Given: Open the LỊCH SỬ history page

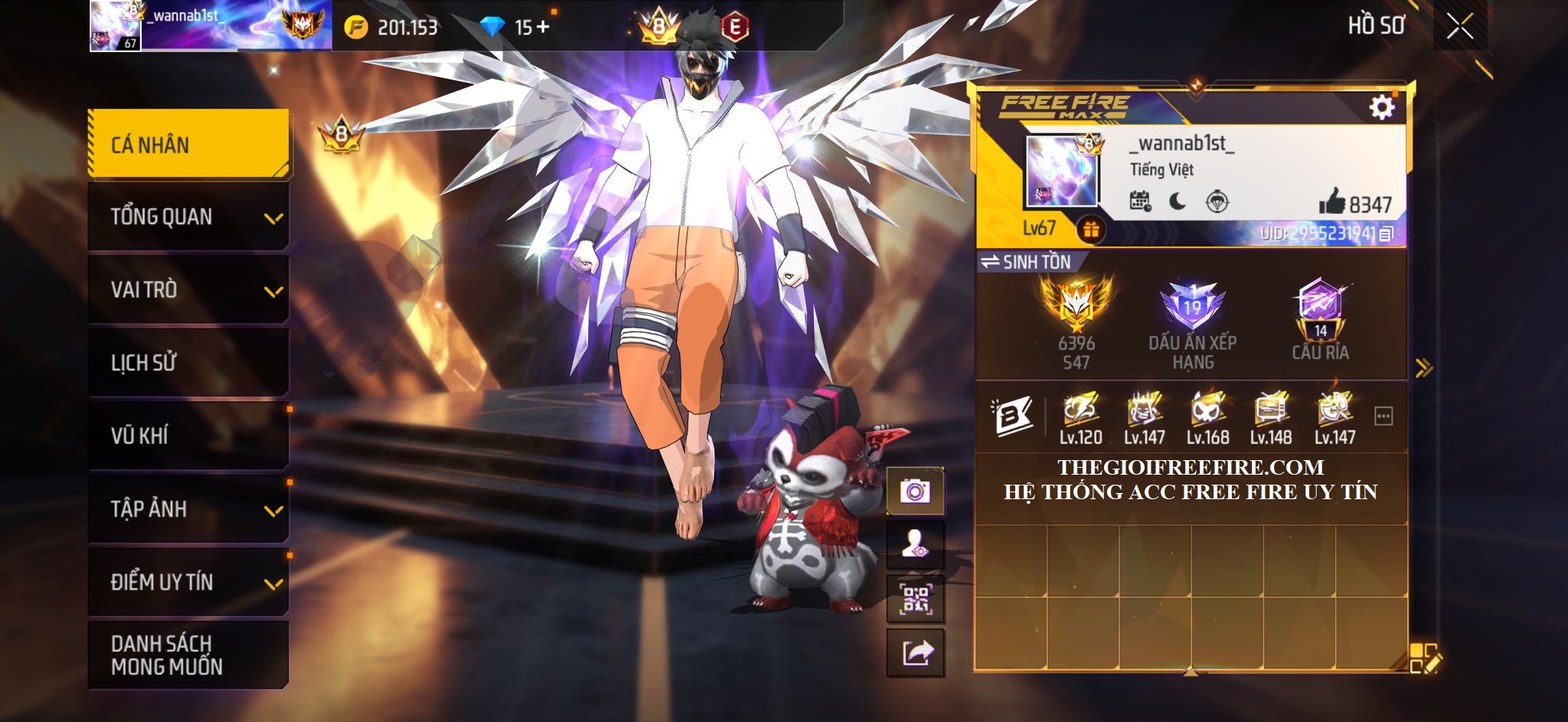Looking at the screenshot, I should pyautogui.click(x=188, y=362).
